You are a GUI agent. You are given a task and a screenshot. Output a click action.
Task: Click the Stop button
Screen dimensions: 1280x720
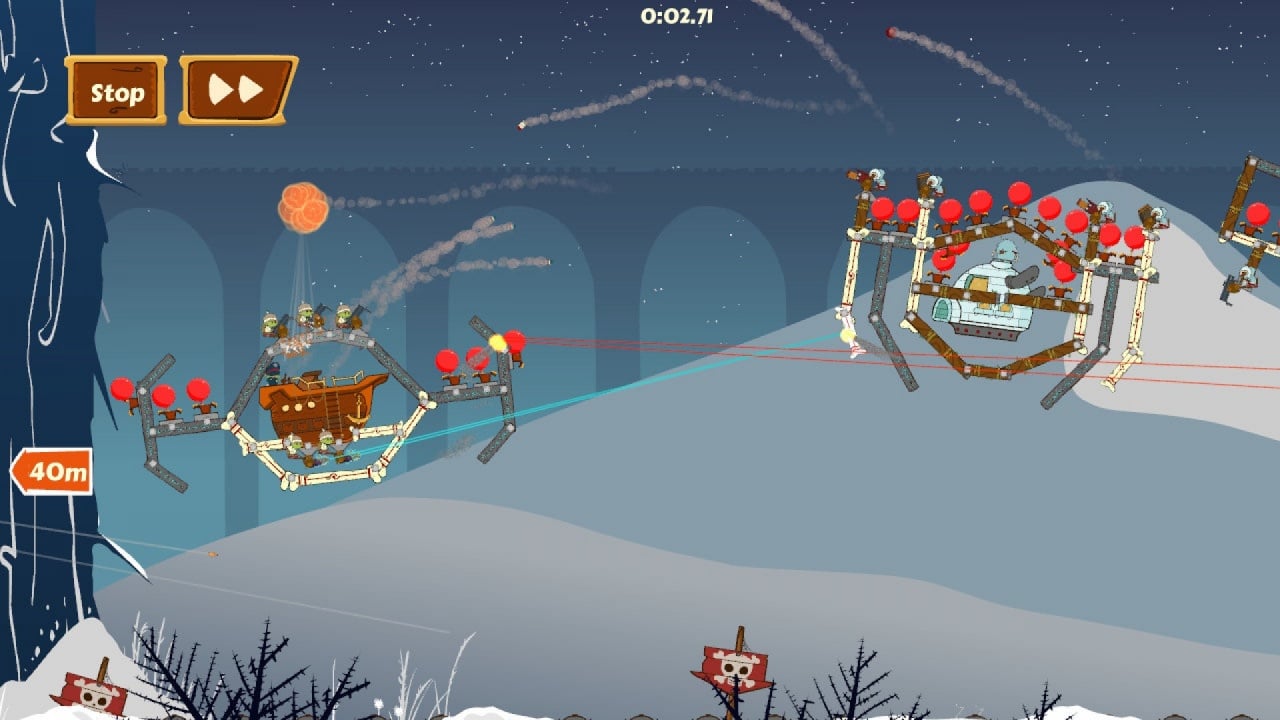click(x=116, y=92)
